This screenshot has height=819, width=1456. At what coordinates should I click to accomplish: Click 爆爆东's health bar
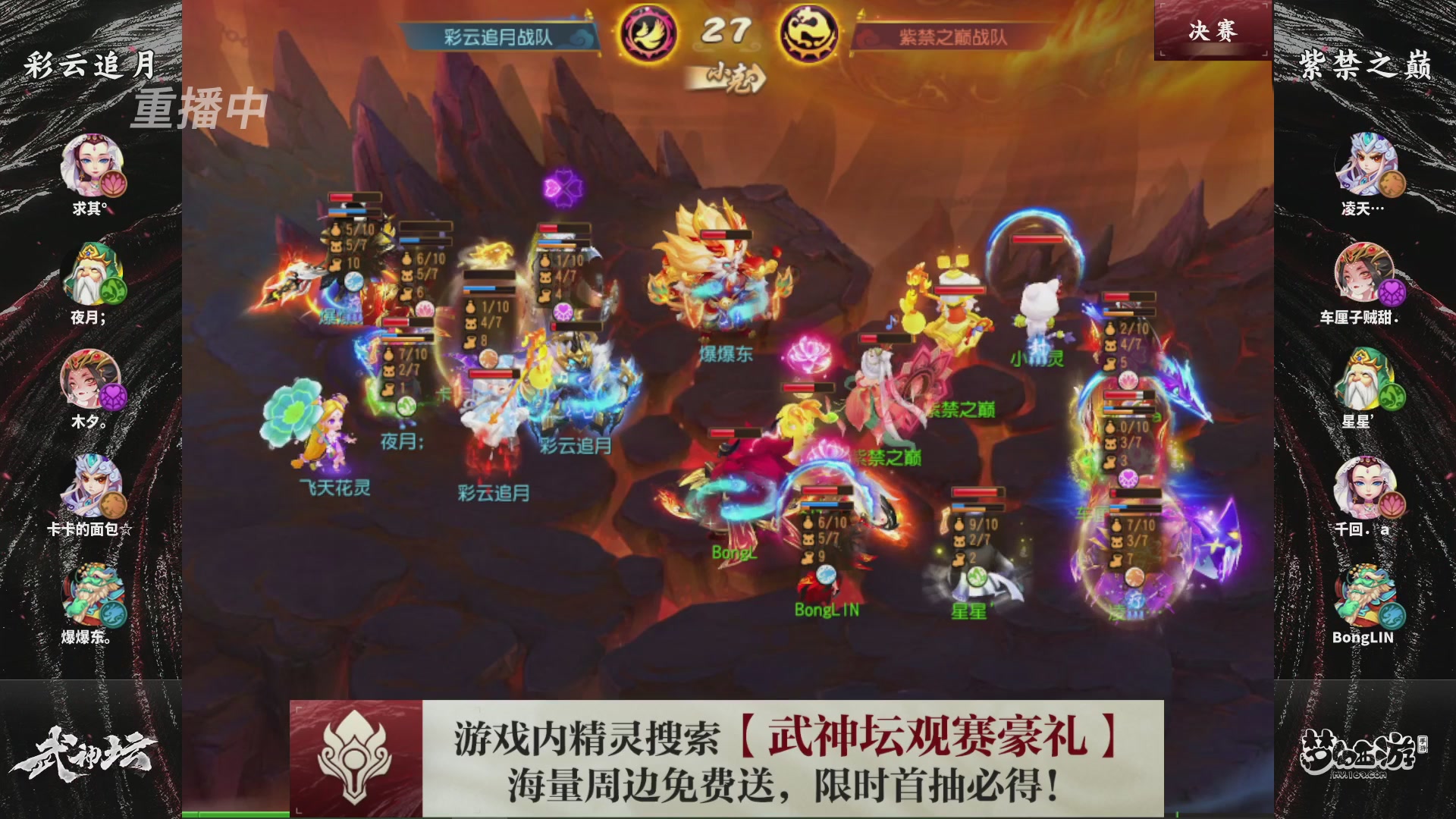[x=726, y=235]
